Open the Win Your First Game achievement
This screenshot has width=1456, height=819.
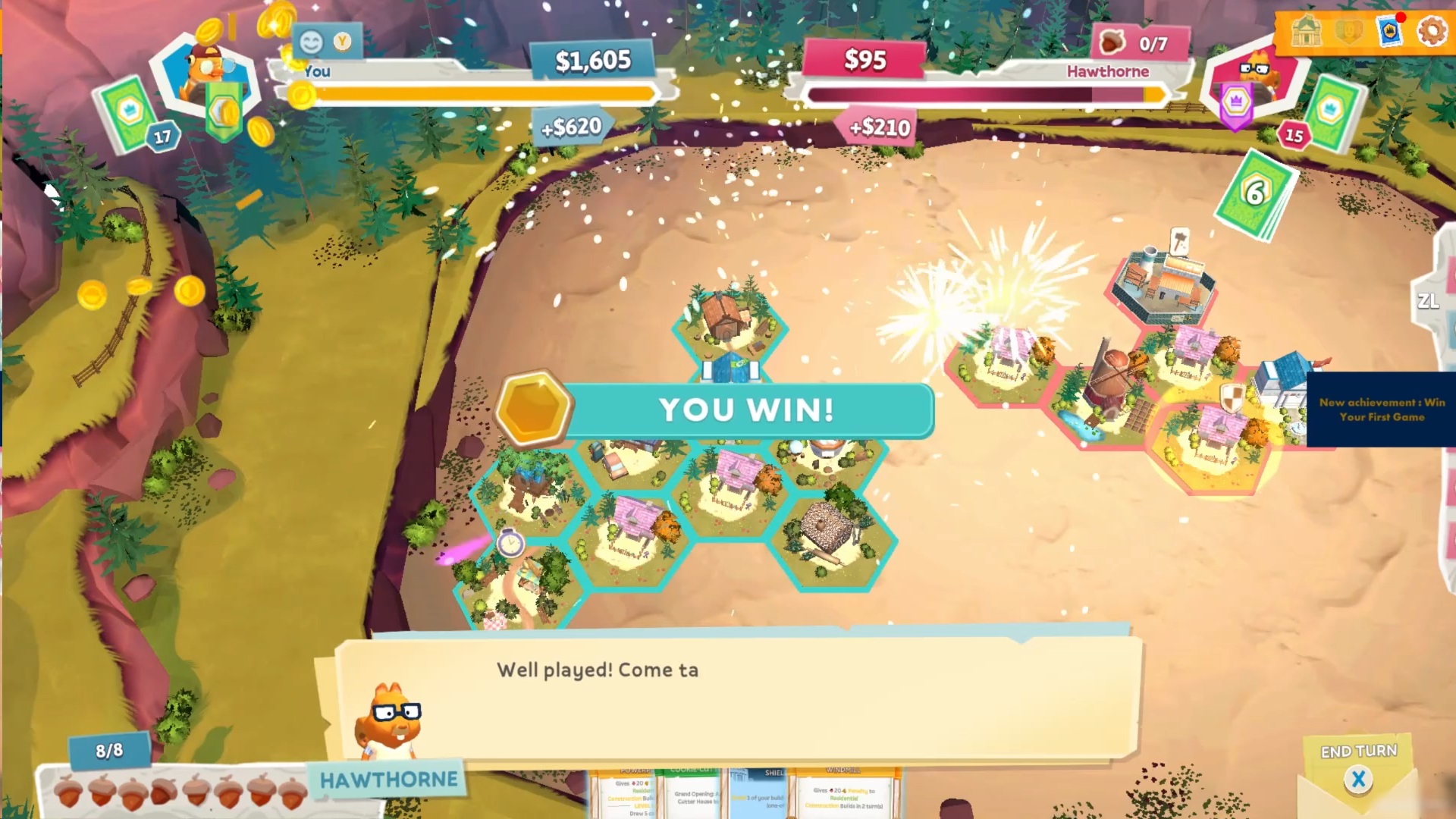pyautogui.click(x=1380, y=409)
